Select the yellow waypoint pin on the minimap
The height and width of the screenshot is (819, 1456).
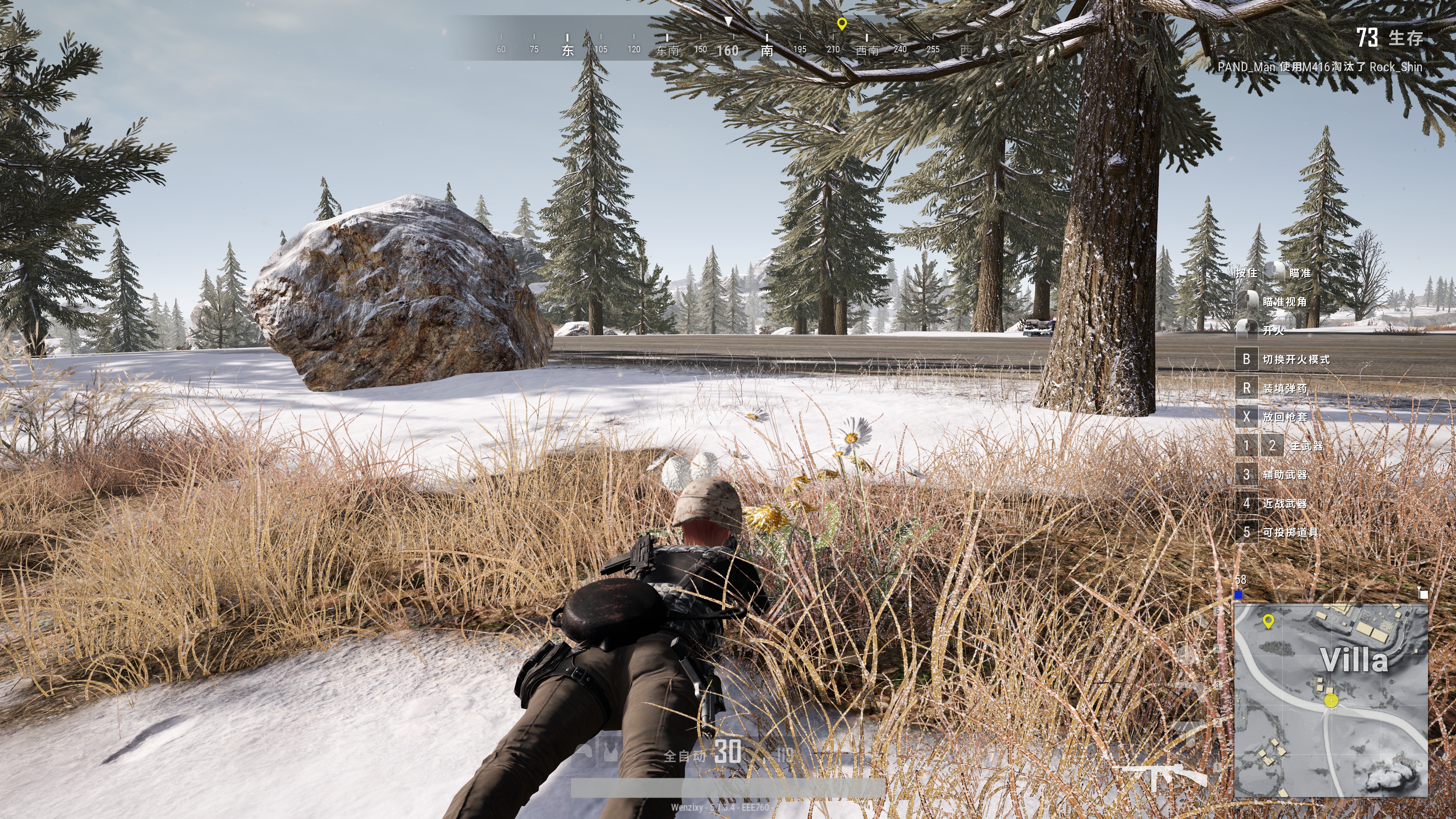click(1268, 621)
